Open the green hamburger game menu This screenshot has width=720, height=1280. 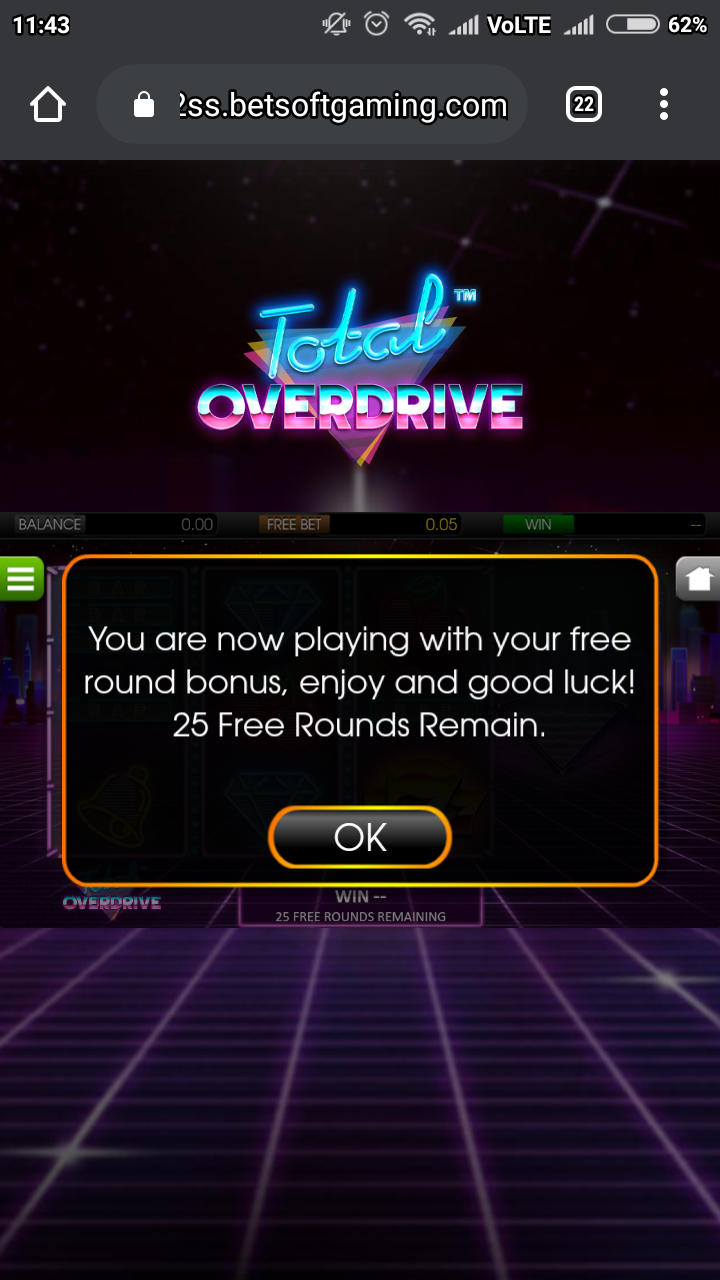tap(21, 577)
